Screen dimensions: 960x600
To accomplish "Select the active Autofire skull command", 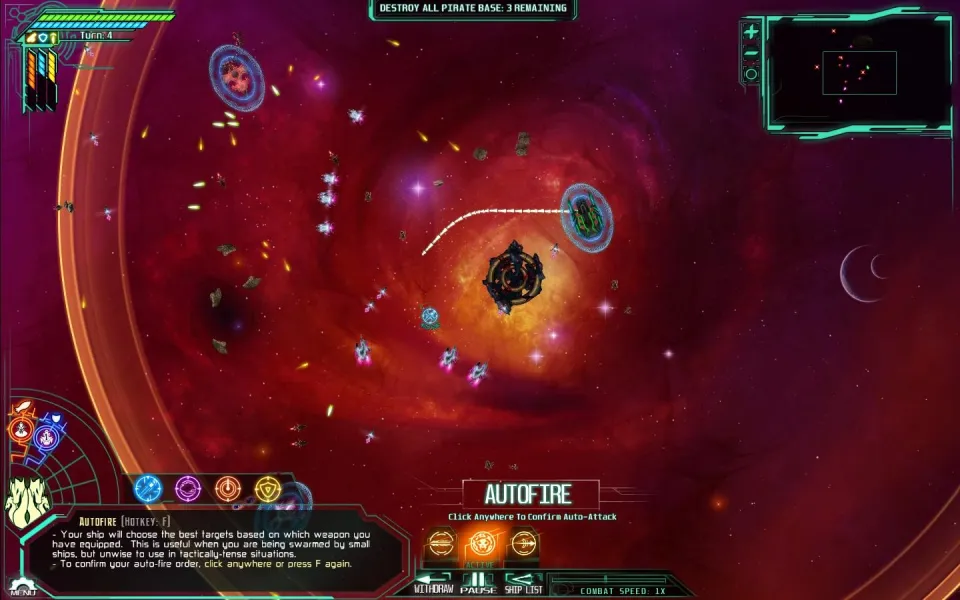I will 482,543.
